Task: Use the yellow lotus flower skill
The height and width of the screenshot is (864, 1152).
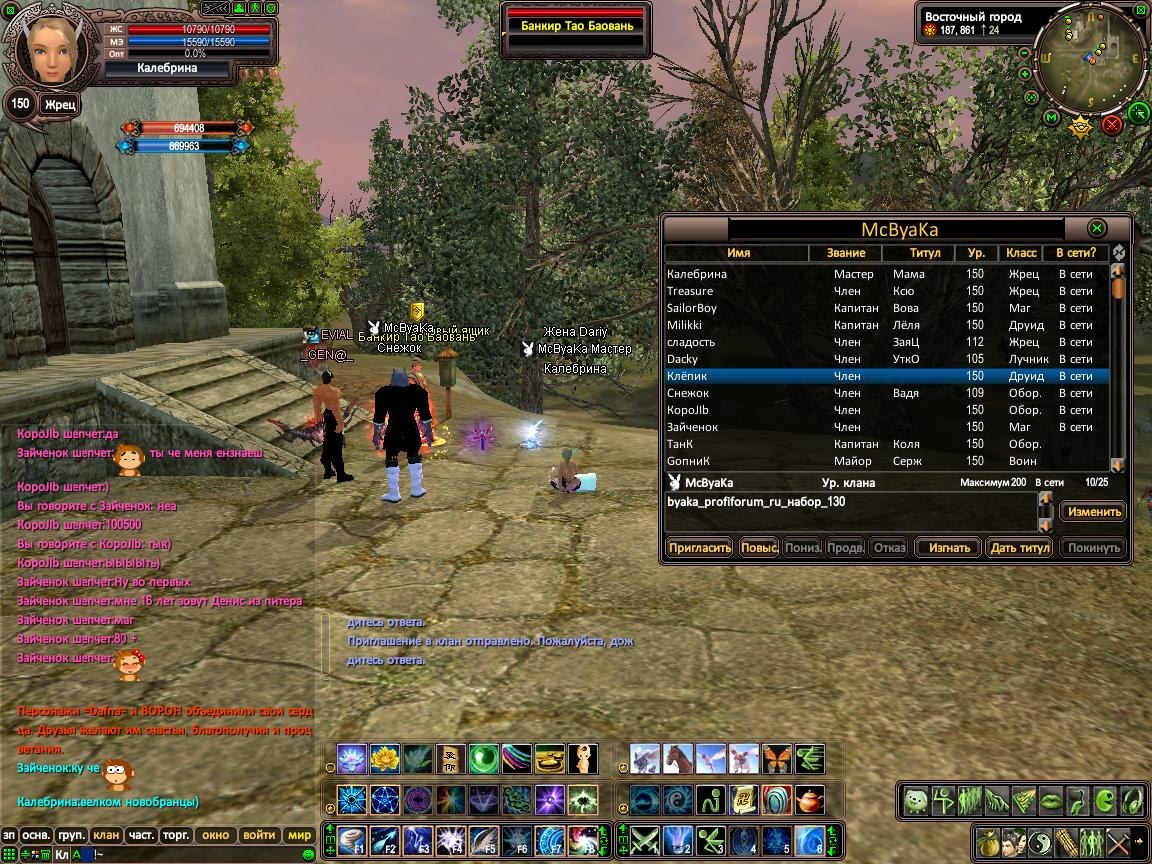Action: 385,758
